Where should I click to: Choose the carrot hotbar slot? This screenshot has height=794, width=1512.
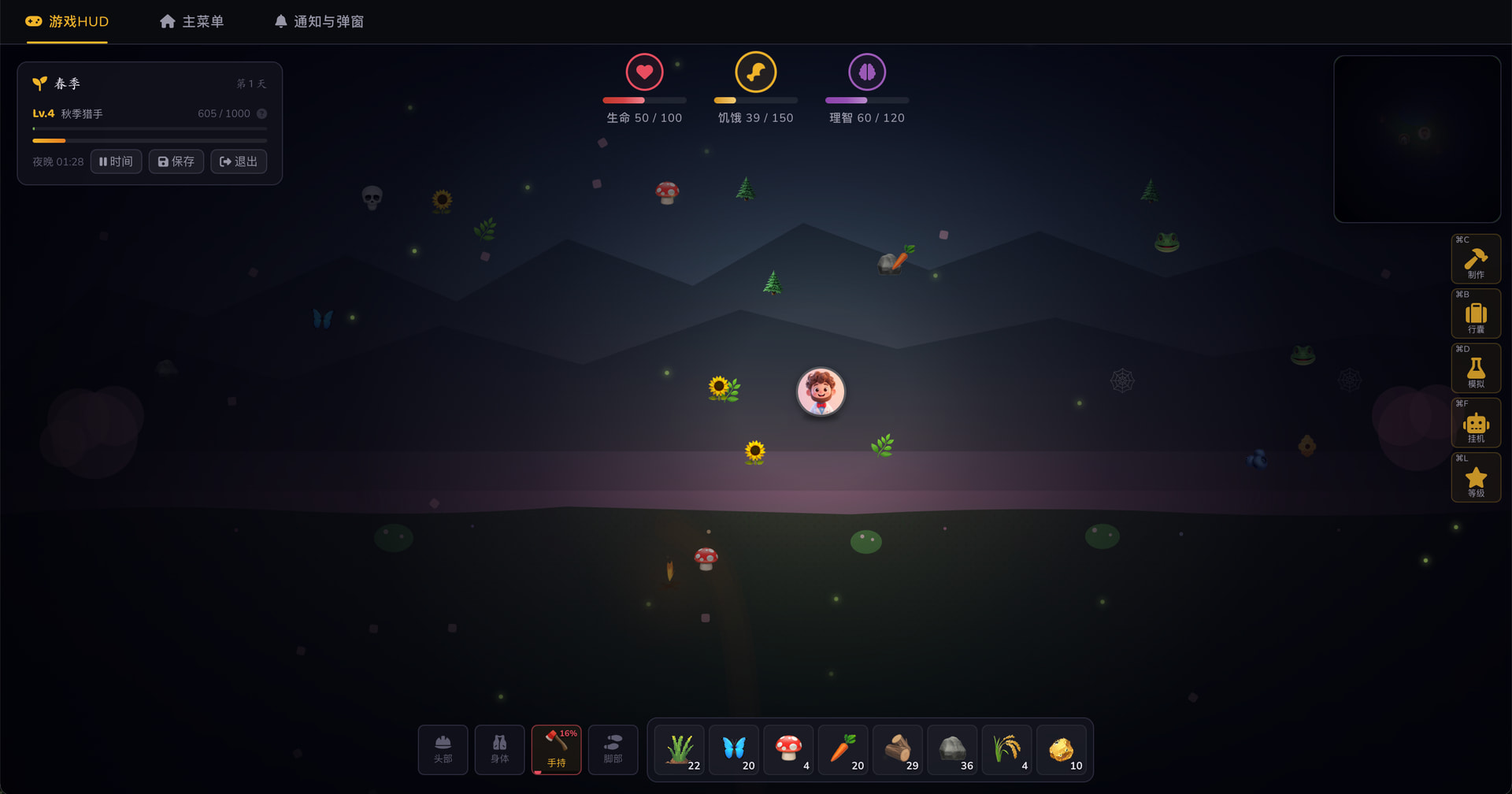coord(843,749)
